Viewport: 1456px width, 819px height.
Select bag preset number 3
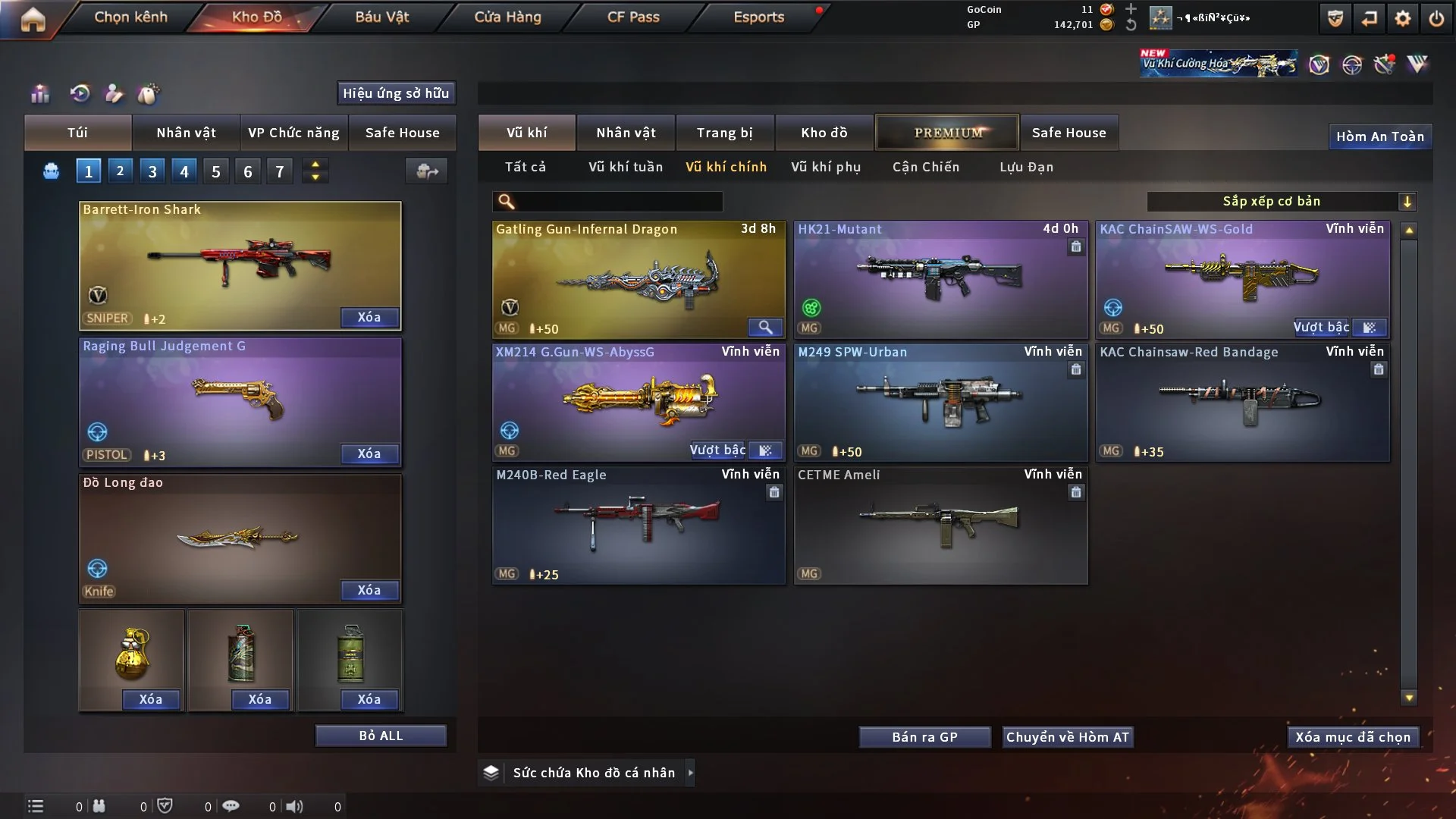tap(152, 171)
